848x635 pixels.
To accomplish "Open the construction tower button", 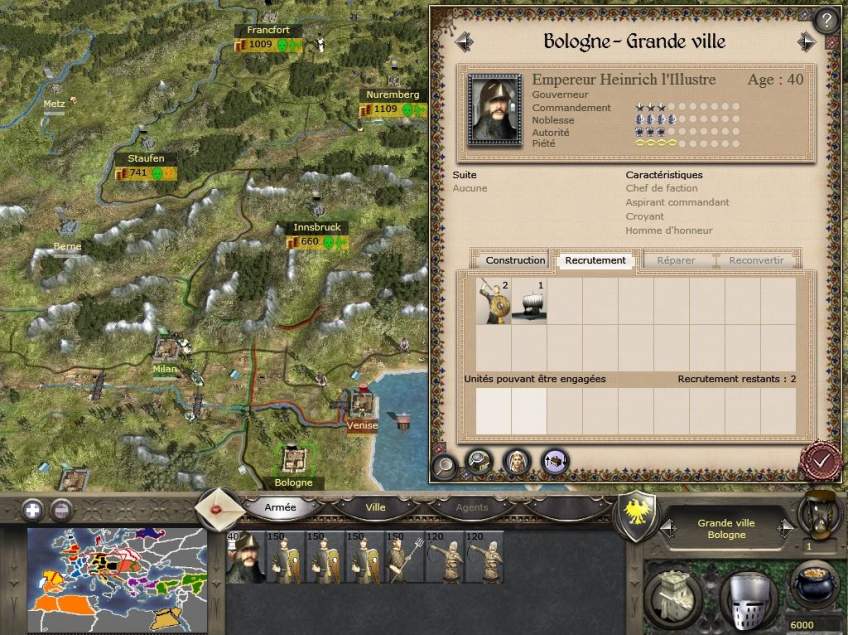I will pyautogui.click(x=672, y=596).
